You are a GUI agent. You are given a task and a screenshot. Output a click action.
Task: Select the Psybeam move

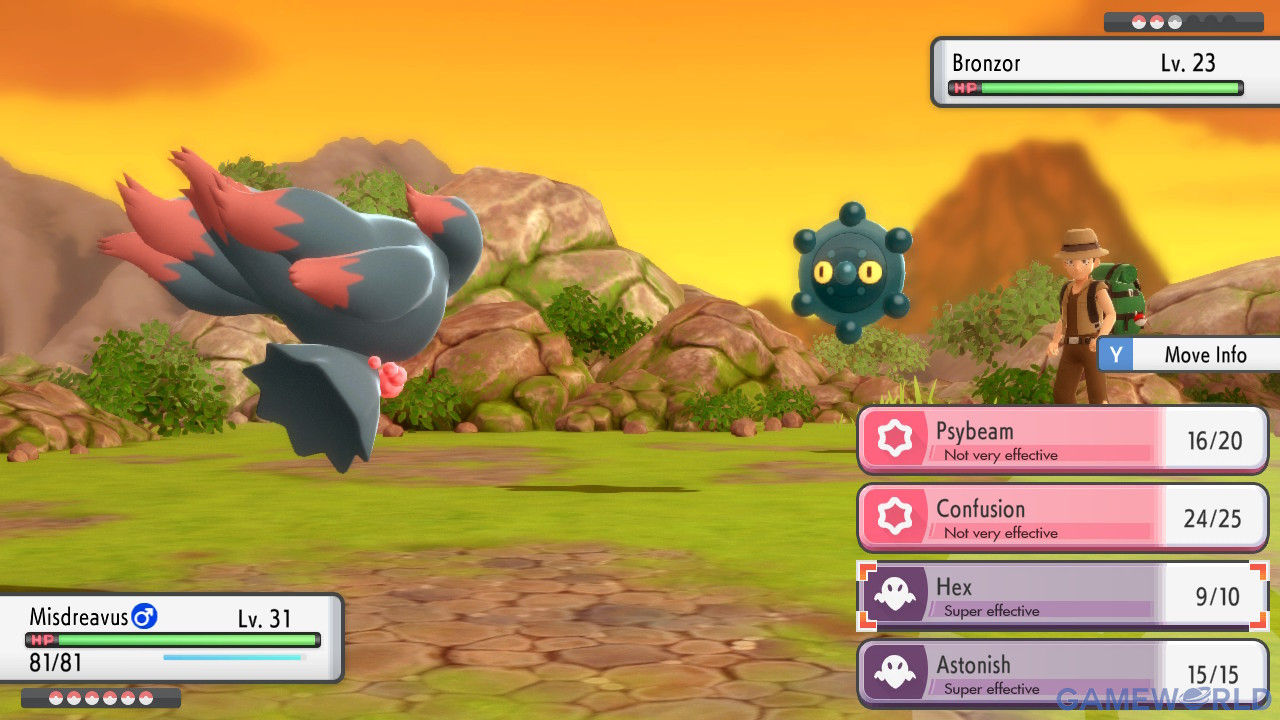click(x=1062, y=440)
